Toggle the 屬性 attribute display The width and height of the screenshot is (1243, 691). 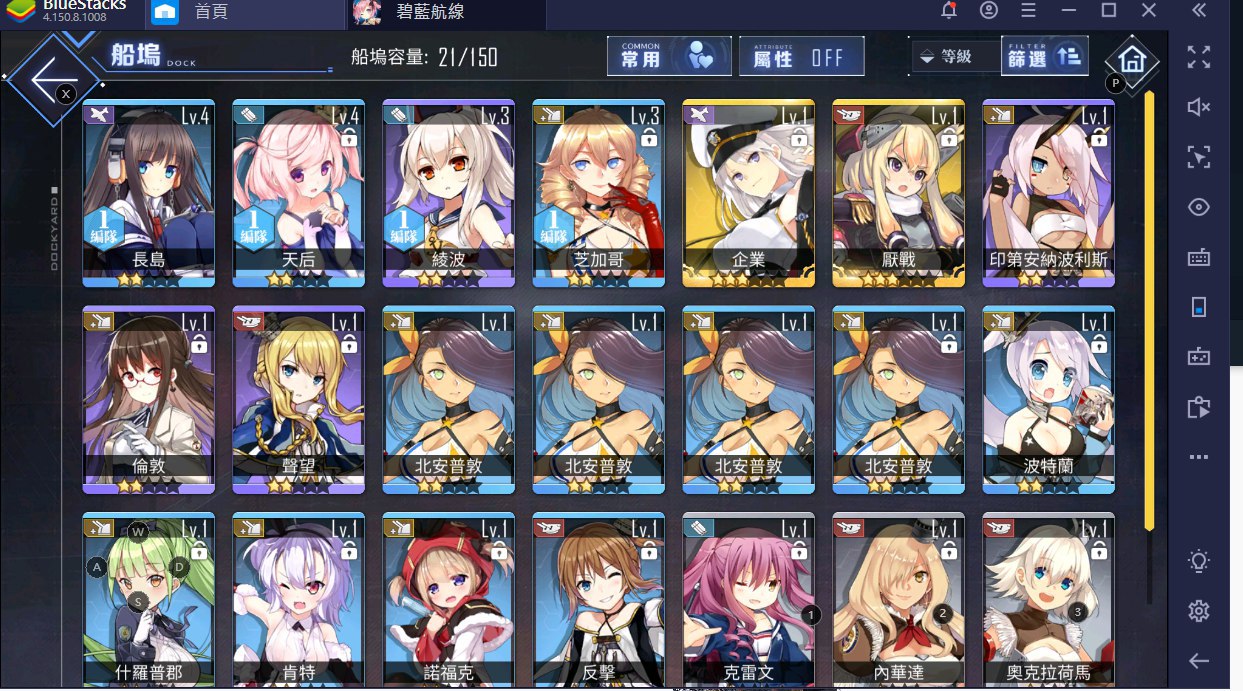click(801, 57)
